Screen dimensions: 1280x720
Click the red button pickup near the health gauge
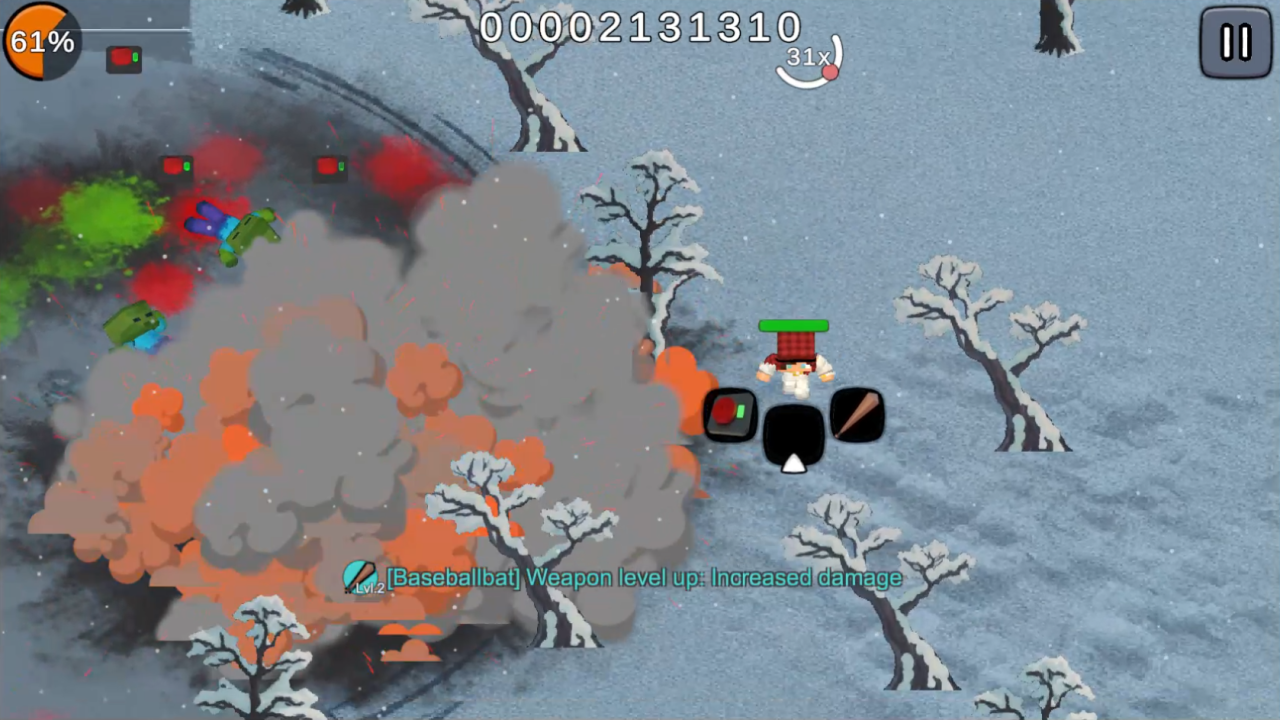pyautogui.click(x=124, y=58)
